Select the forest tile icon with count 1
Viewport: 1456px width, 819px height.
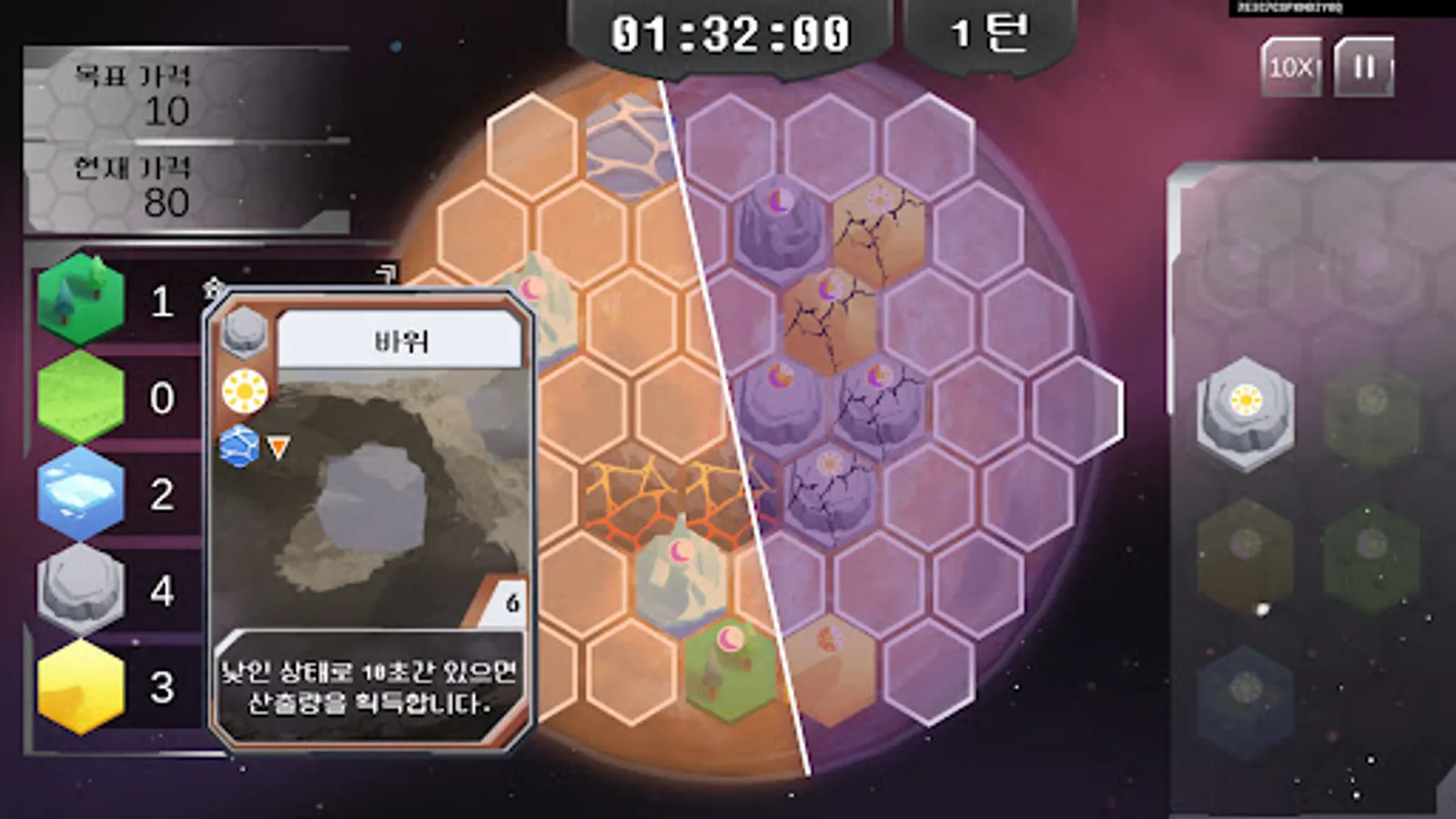pos(80,298)
